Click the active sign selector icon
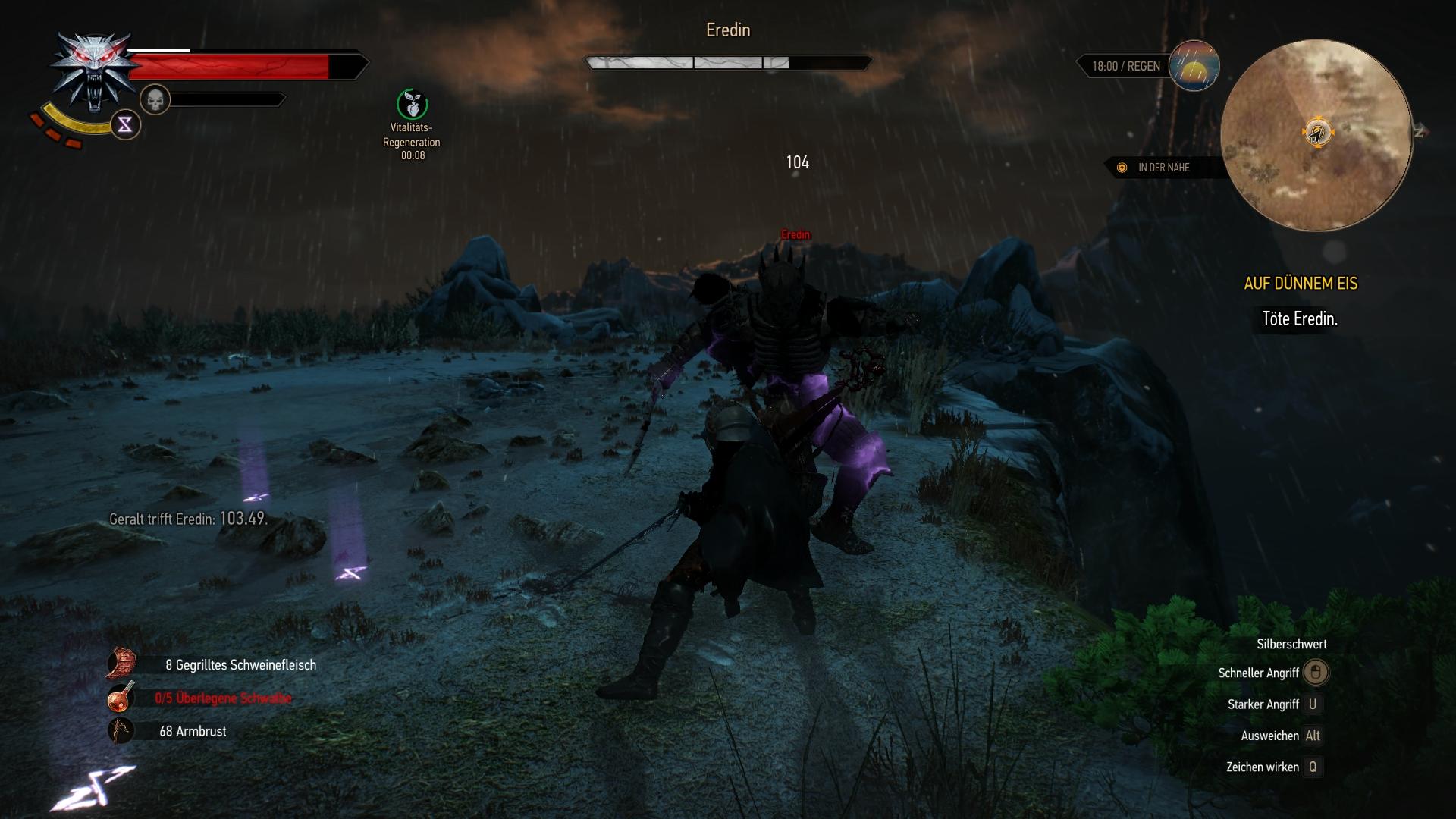The height and width of the screenshot is (819, 1456). (125, 124)
